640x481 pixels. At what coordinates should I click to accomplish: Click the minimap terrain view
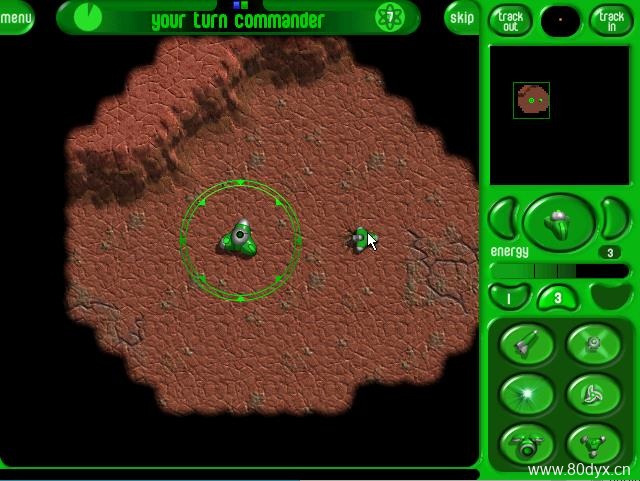(532, 100)
